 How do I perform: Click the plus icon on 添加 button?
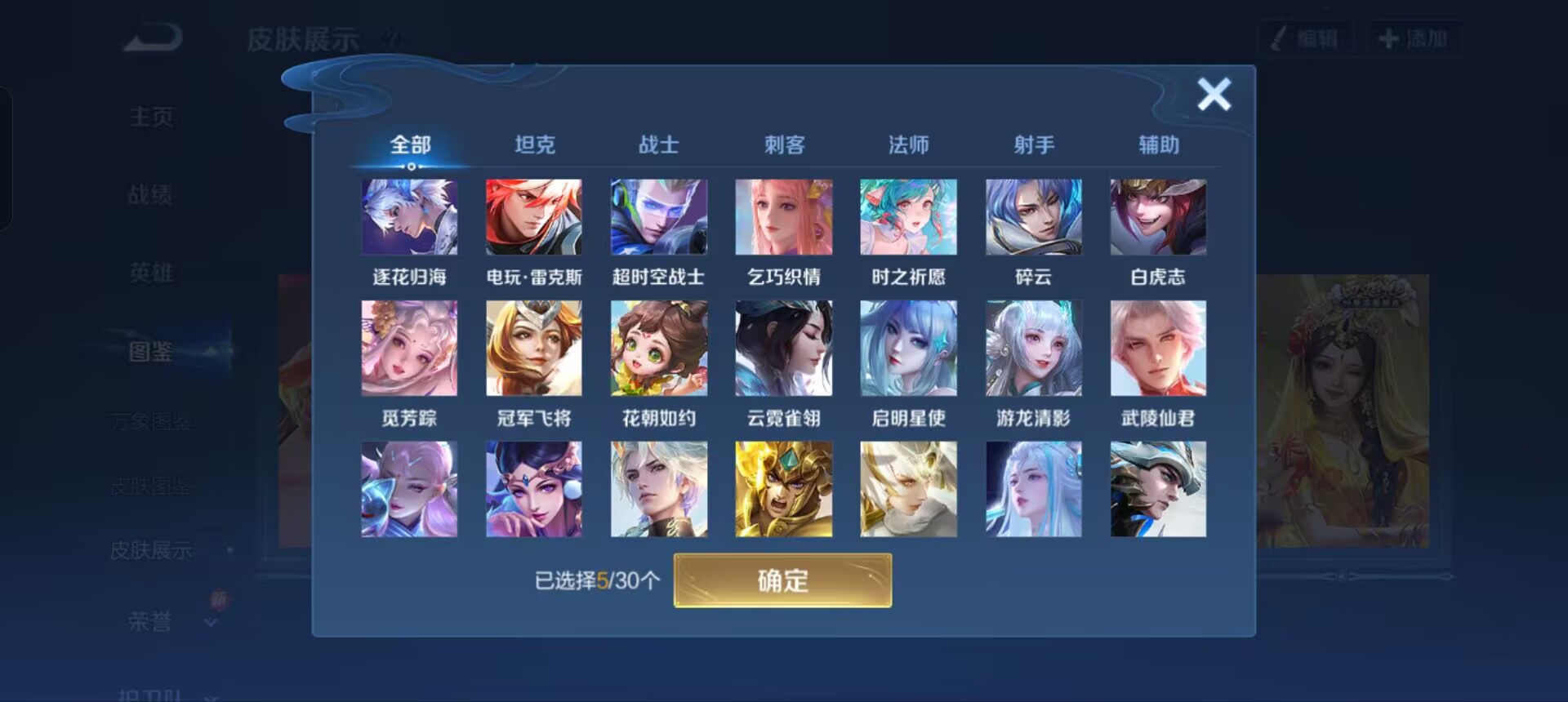pos(1387,36)
